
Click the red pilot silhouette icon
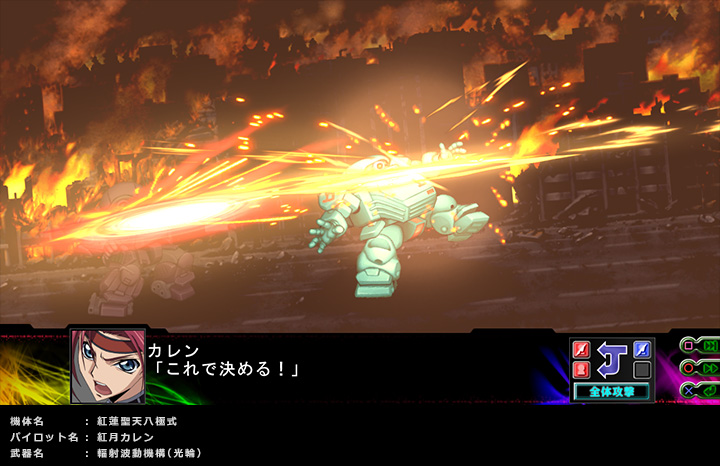tap(582, 370)
